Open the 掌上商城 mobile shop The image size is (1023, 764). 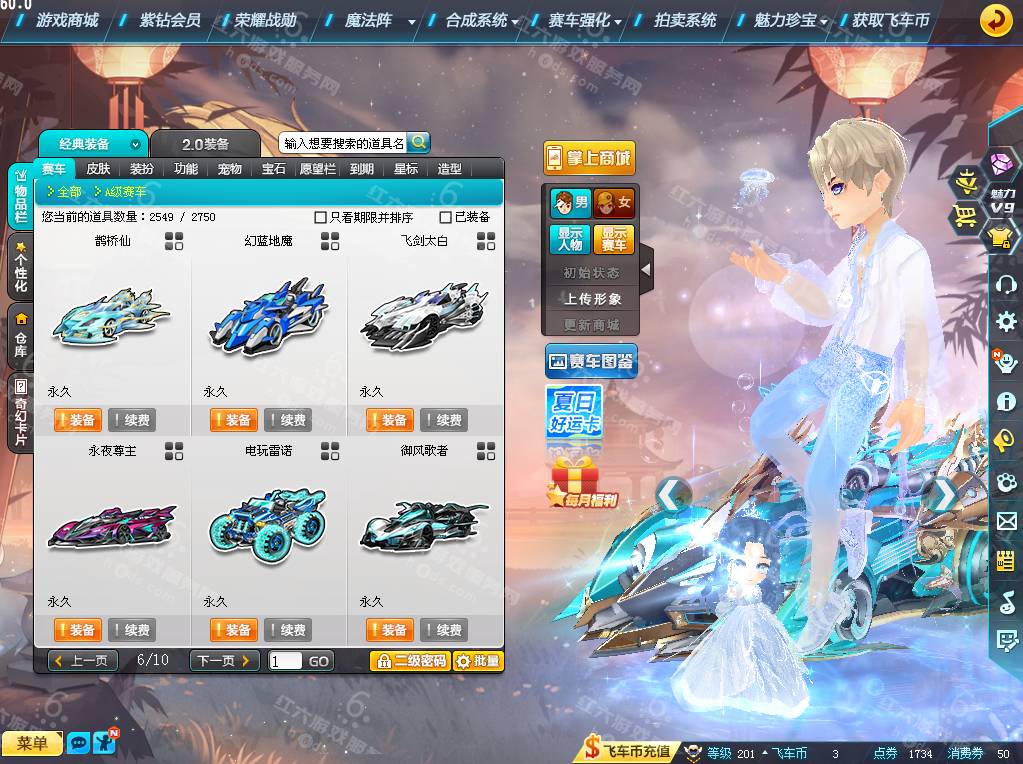pos(589,158)
